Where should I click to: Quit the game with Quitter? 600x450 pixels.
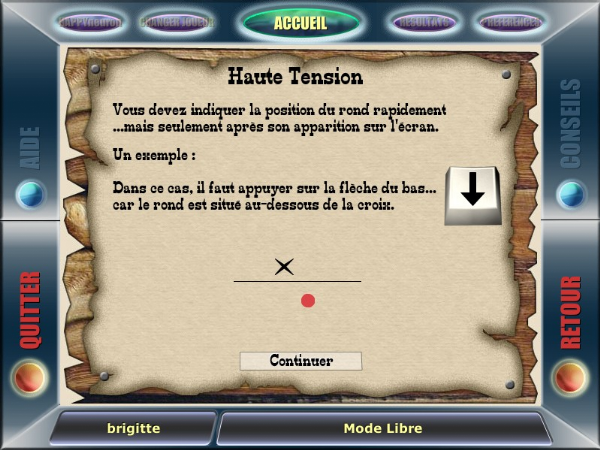tap(30, 377)
